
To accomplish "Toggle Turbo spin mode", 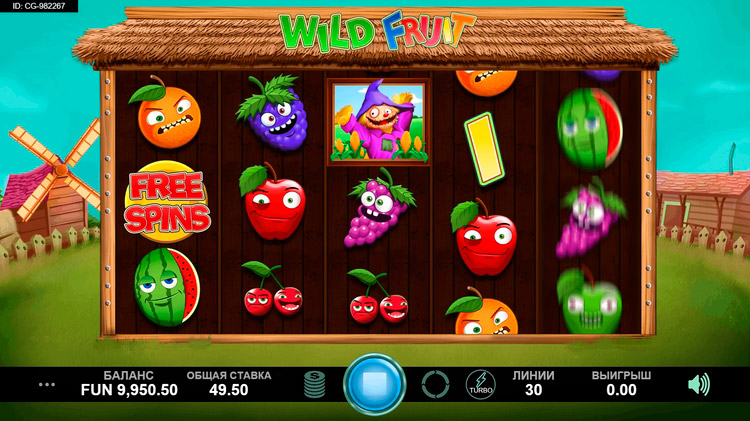I will coord(480,384).
